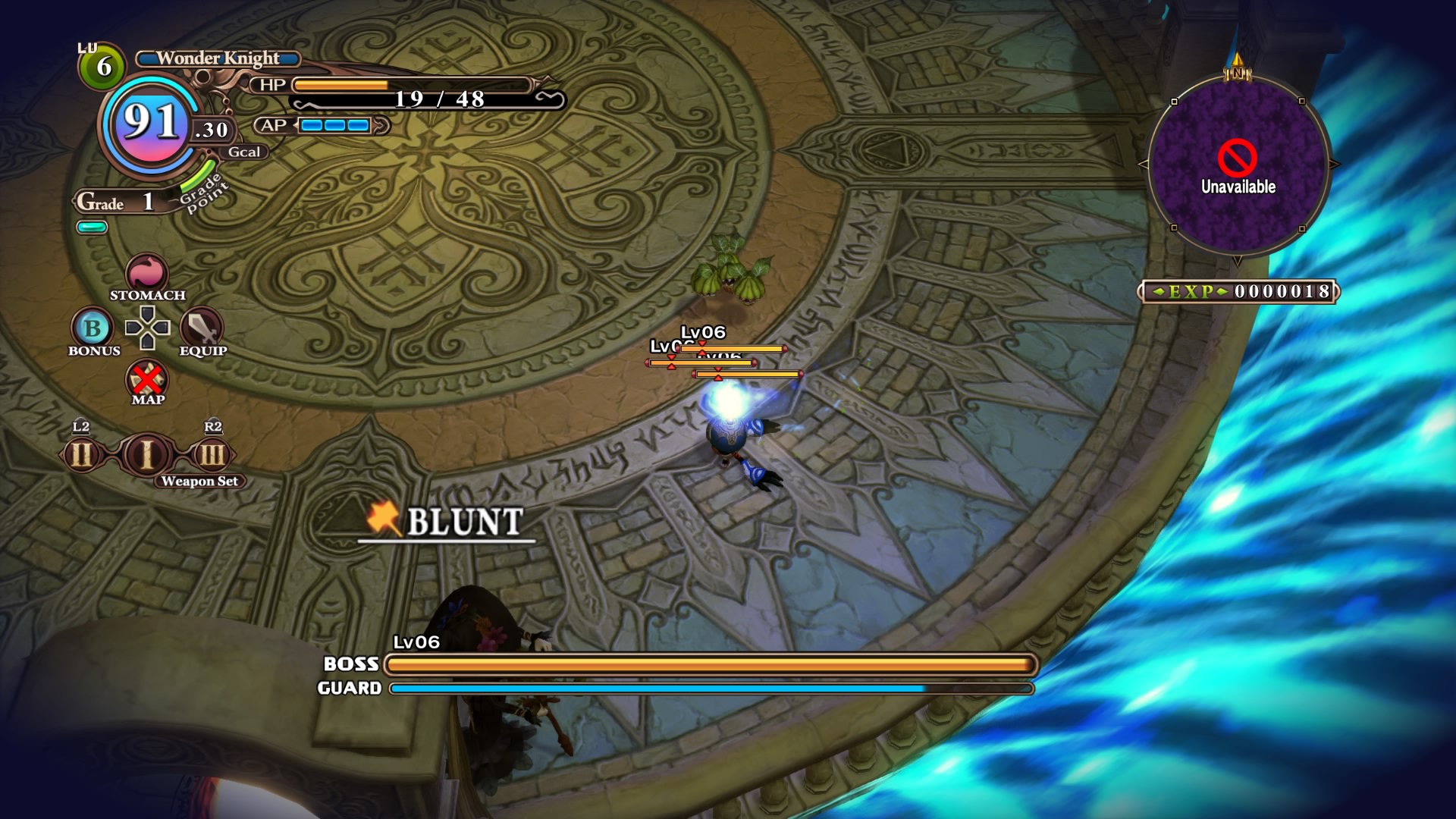Open the Equip sword icon
The image size is (1456, 819).
[202, 328]
